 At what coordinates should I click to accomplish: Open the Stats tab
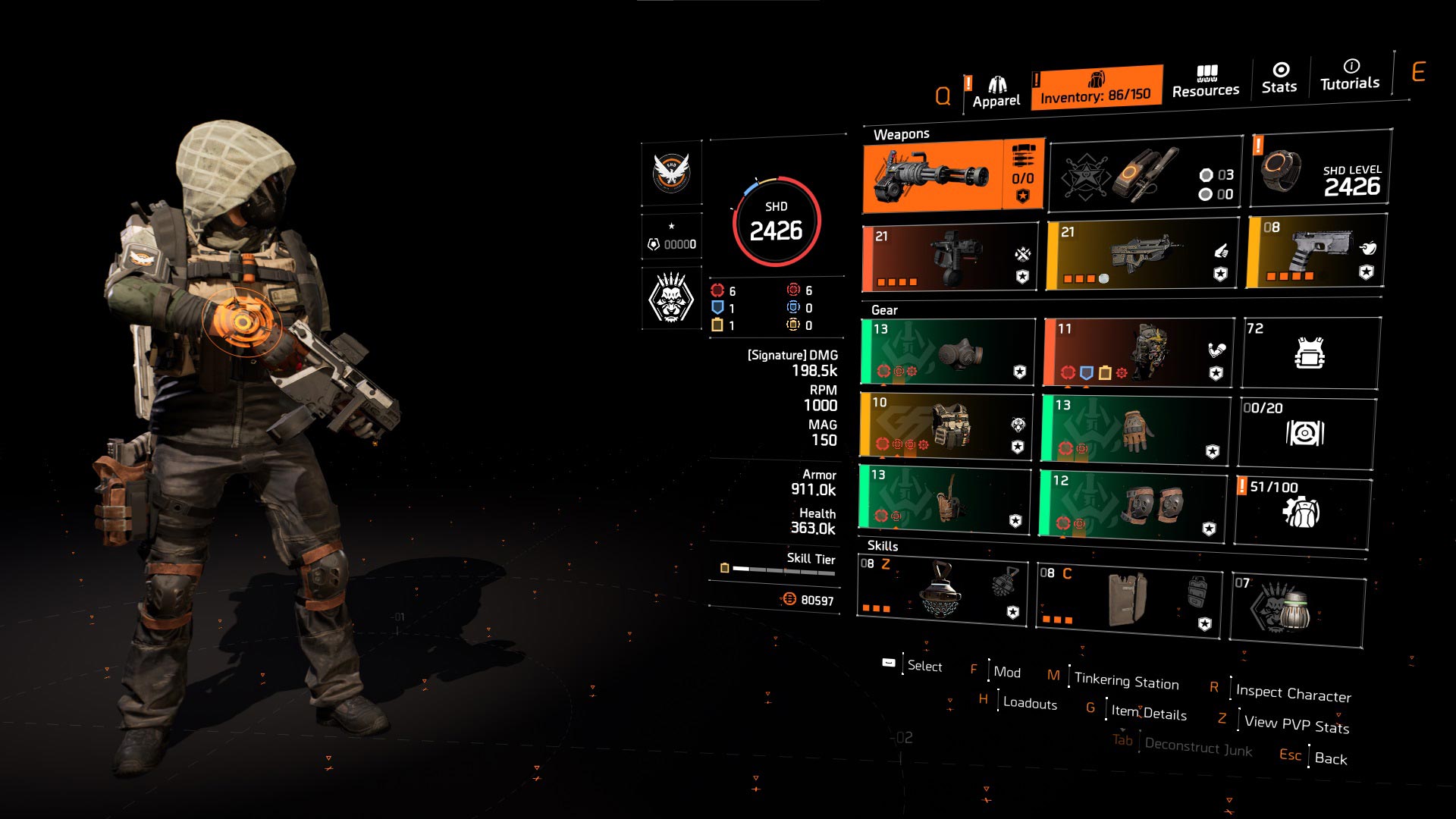1279,78
